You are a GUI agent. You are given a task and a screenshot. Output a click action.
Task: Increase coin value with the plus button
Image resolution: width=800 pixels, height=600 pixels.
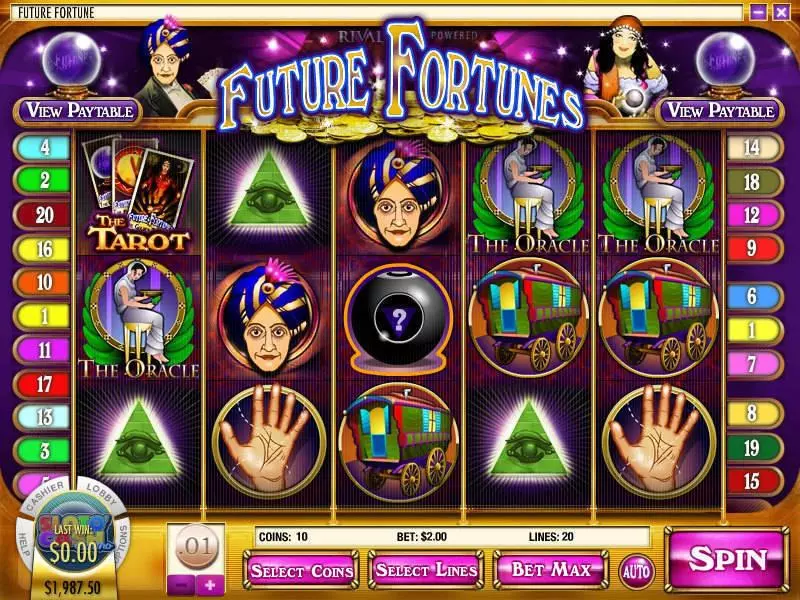coord(209,585)
